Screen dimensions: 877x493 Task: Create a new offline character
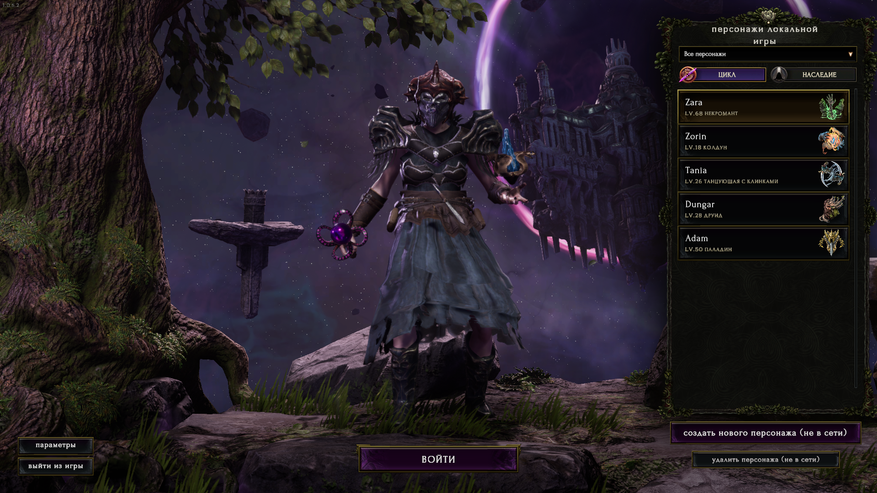point(765,433)
